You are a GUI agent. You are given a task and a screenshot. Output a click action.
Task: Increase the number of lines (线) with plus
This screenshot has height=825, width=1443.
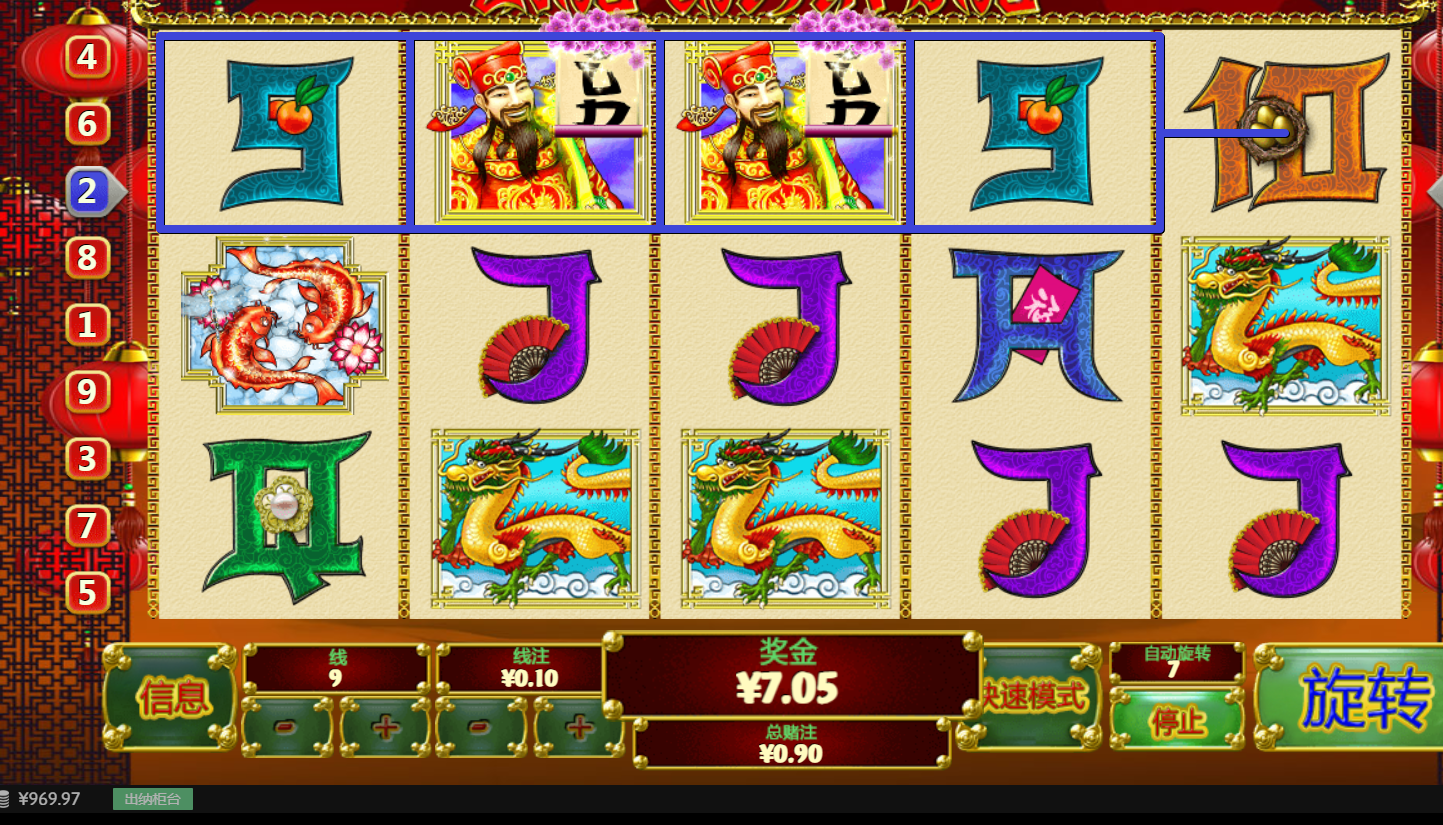(385, 727)
